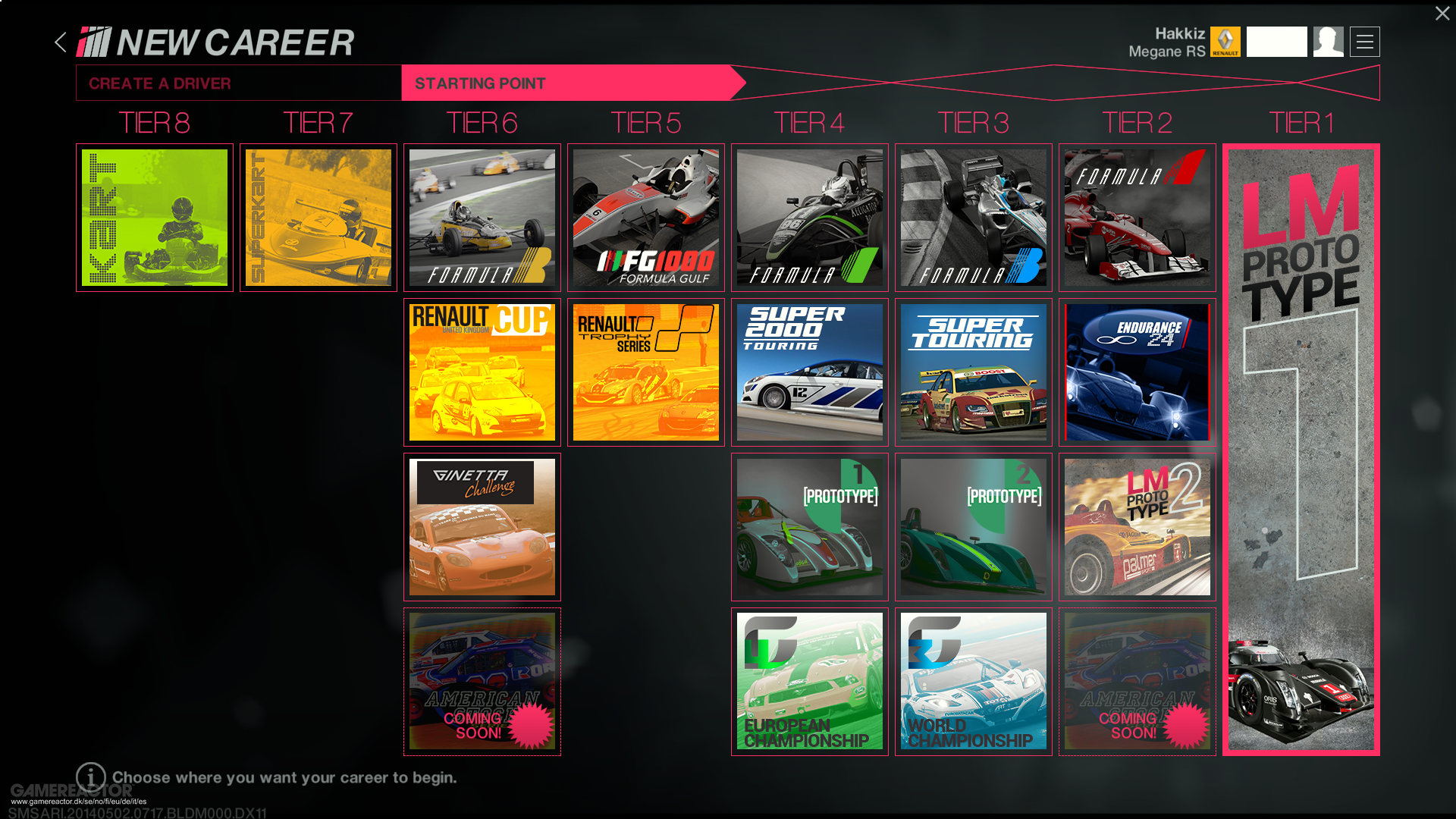Screen dimensions: 1456x819
Task: Choose the Super 2000 Touring tile
Action: (x=810, y=372)
